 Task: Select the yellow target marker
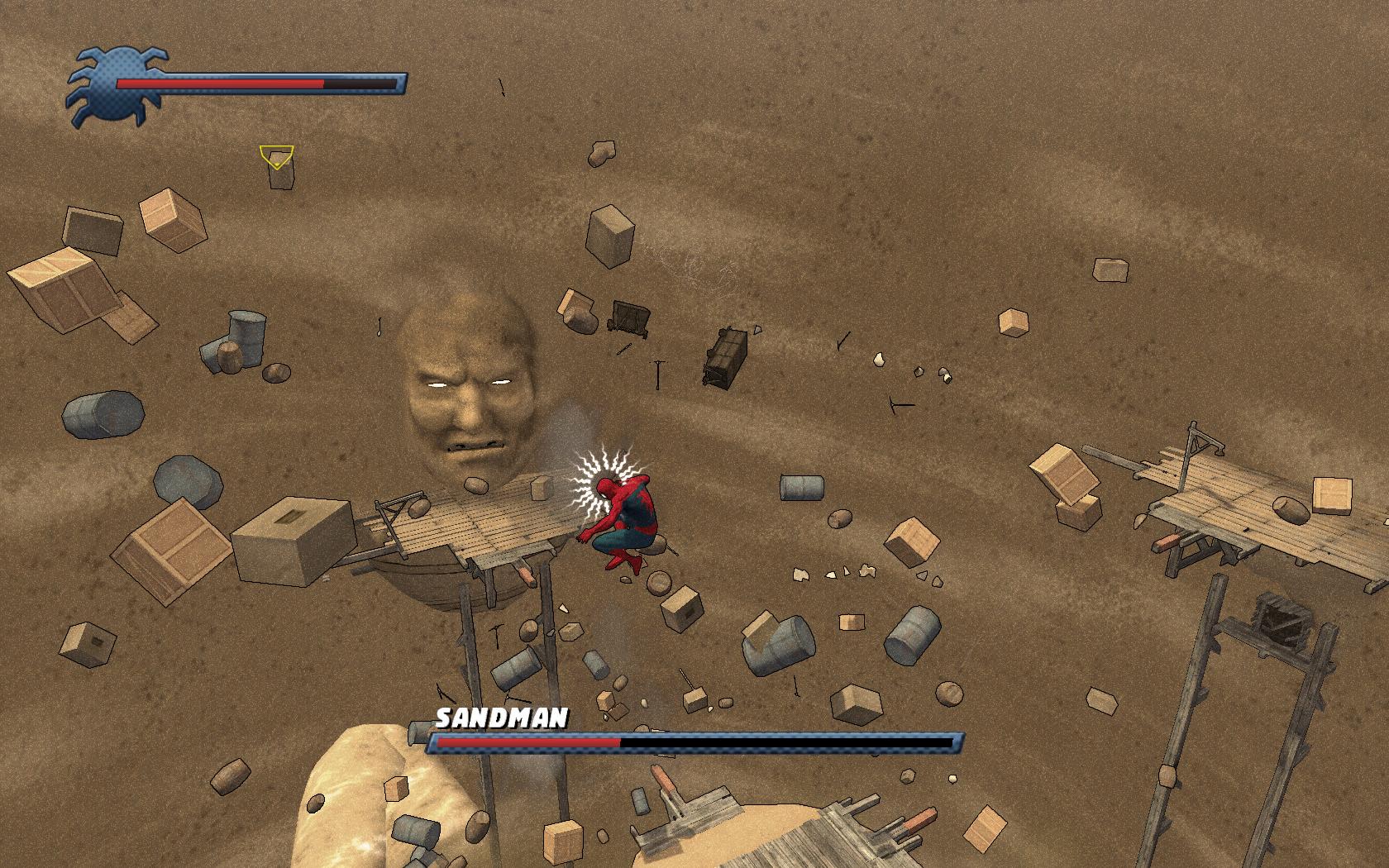[x=276, y=156]
